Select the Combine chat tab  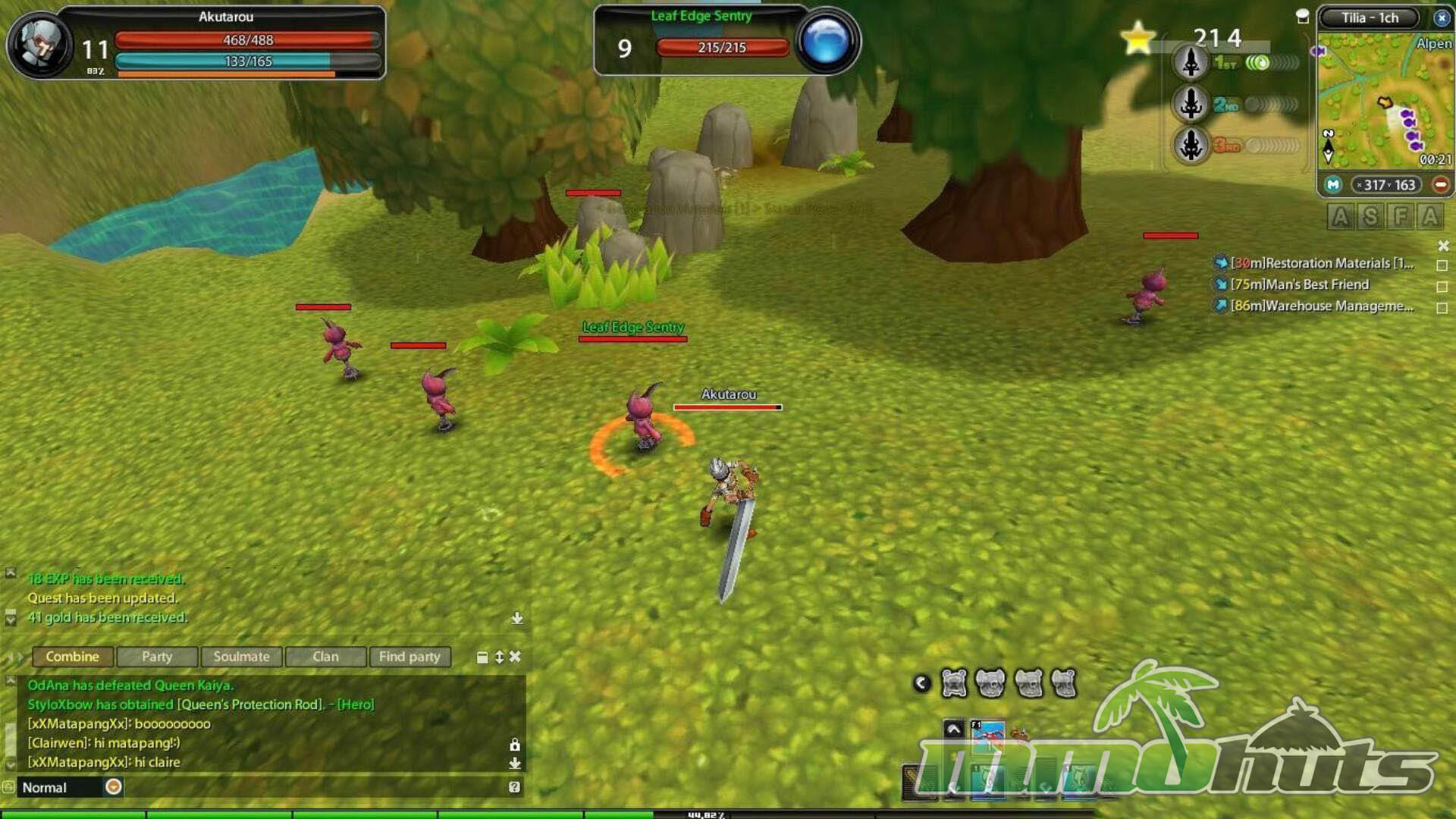[72, 657]
